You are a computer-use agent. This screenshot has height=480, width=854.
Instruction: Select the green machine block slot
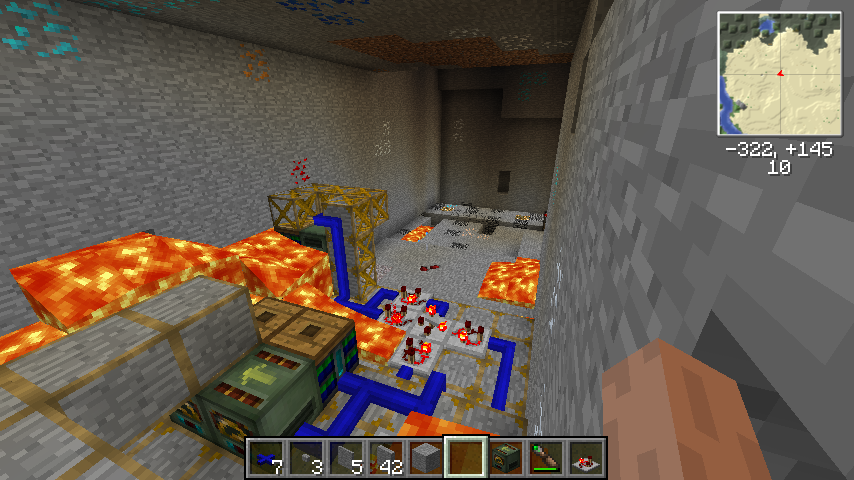click(x=506, y=458)
